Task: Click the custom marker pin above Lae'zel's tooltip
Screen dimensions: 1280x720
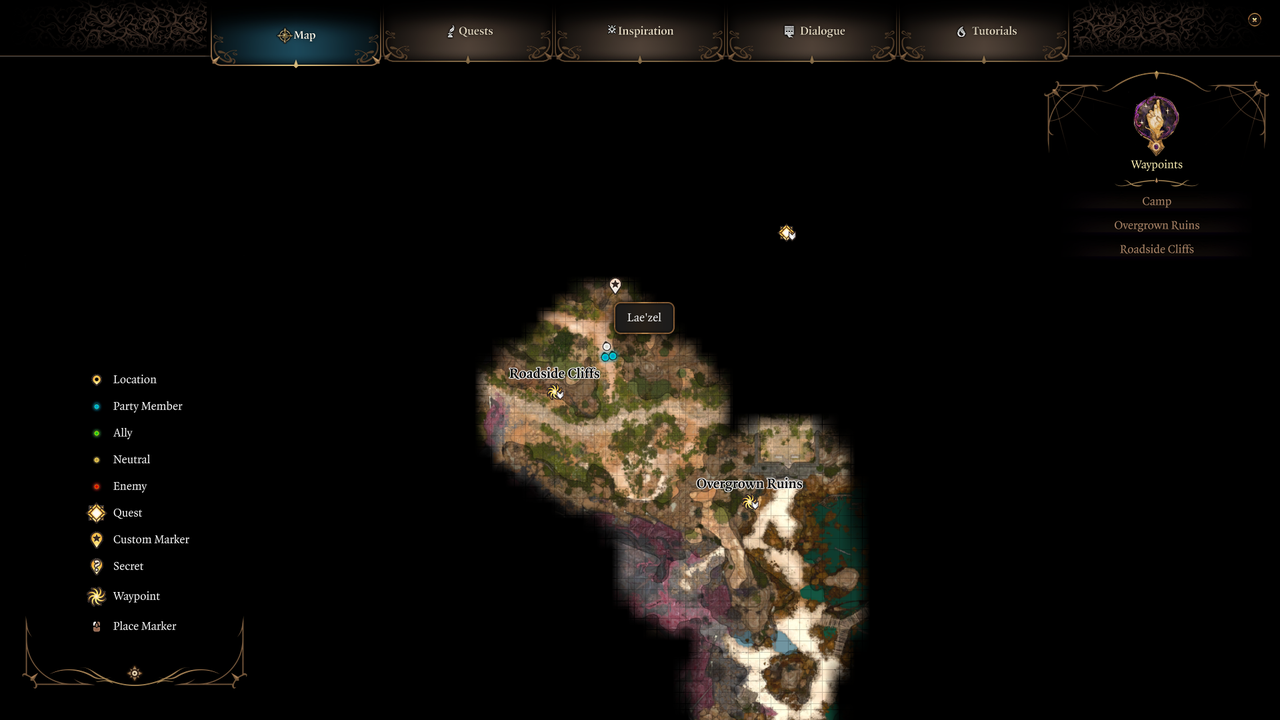Action: click(614, 285)
